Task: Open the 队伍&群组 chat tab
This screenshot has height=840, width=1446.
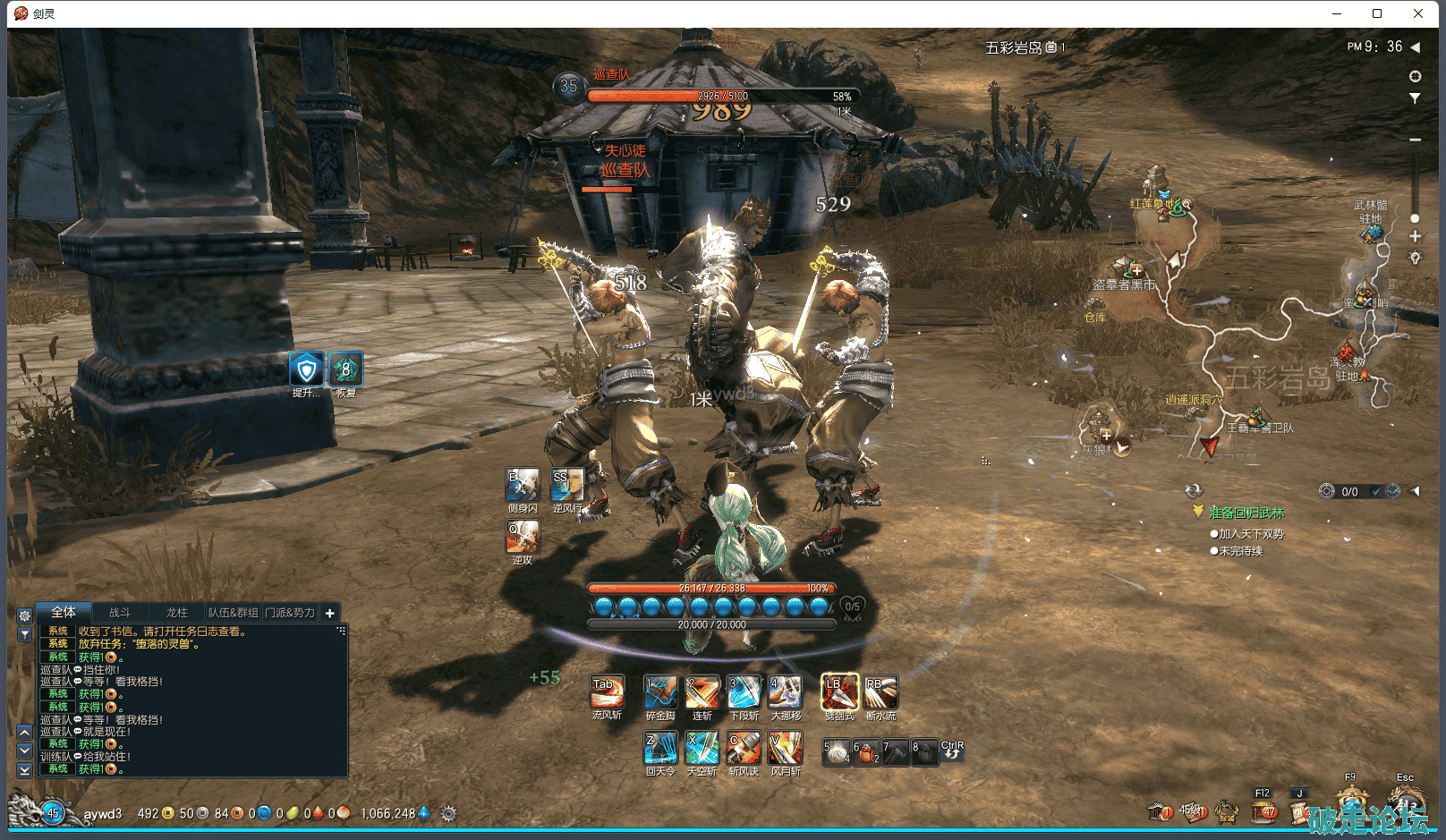Action: 233,613
